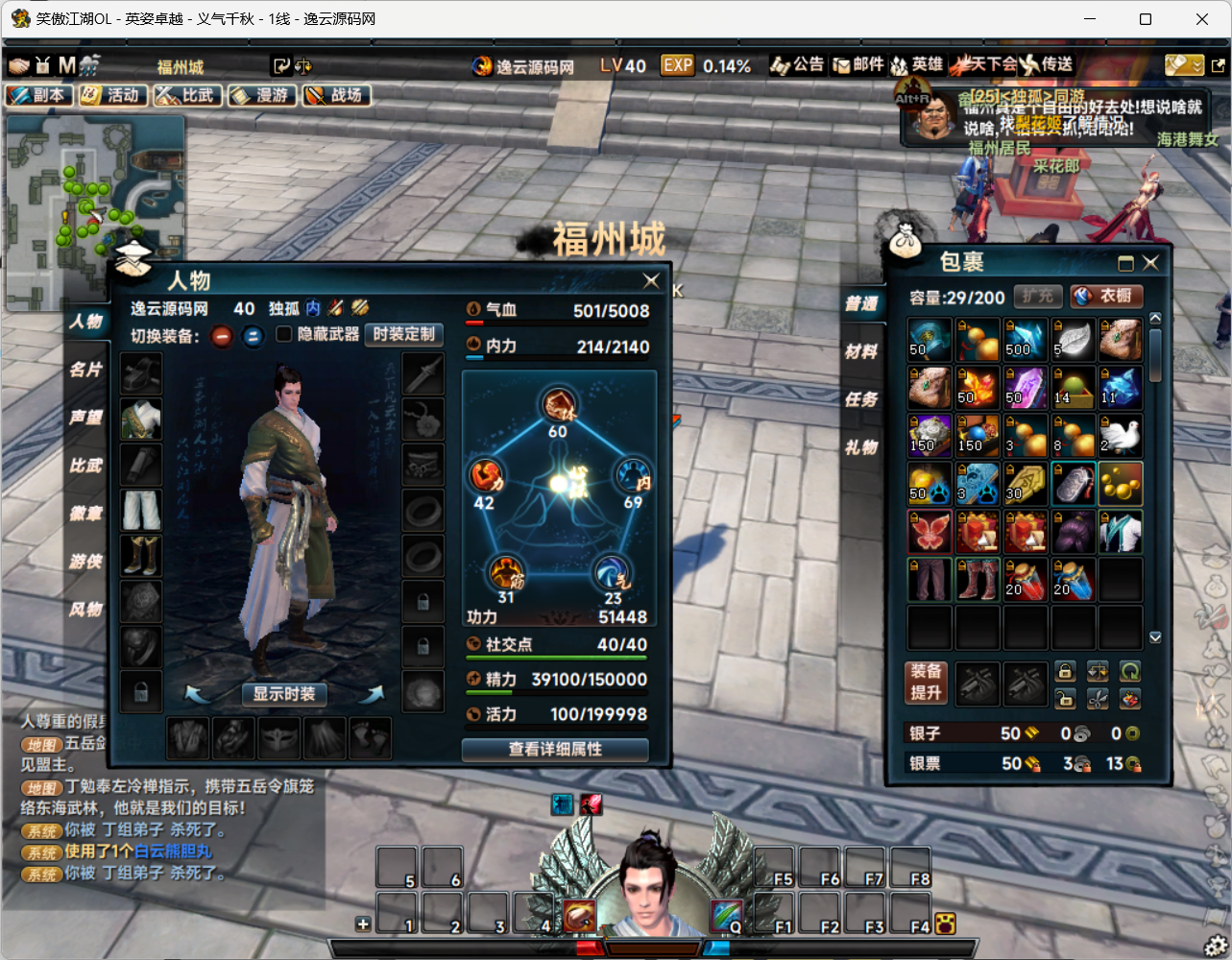
Task: Click the 时装定制 button
Action: (x=403, y=334)
